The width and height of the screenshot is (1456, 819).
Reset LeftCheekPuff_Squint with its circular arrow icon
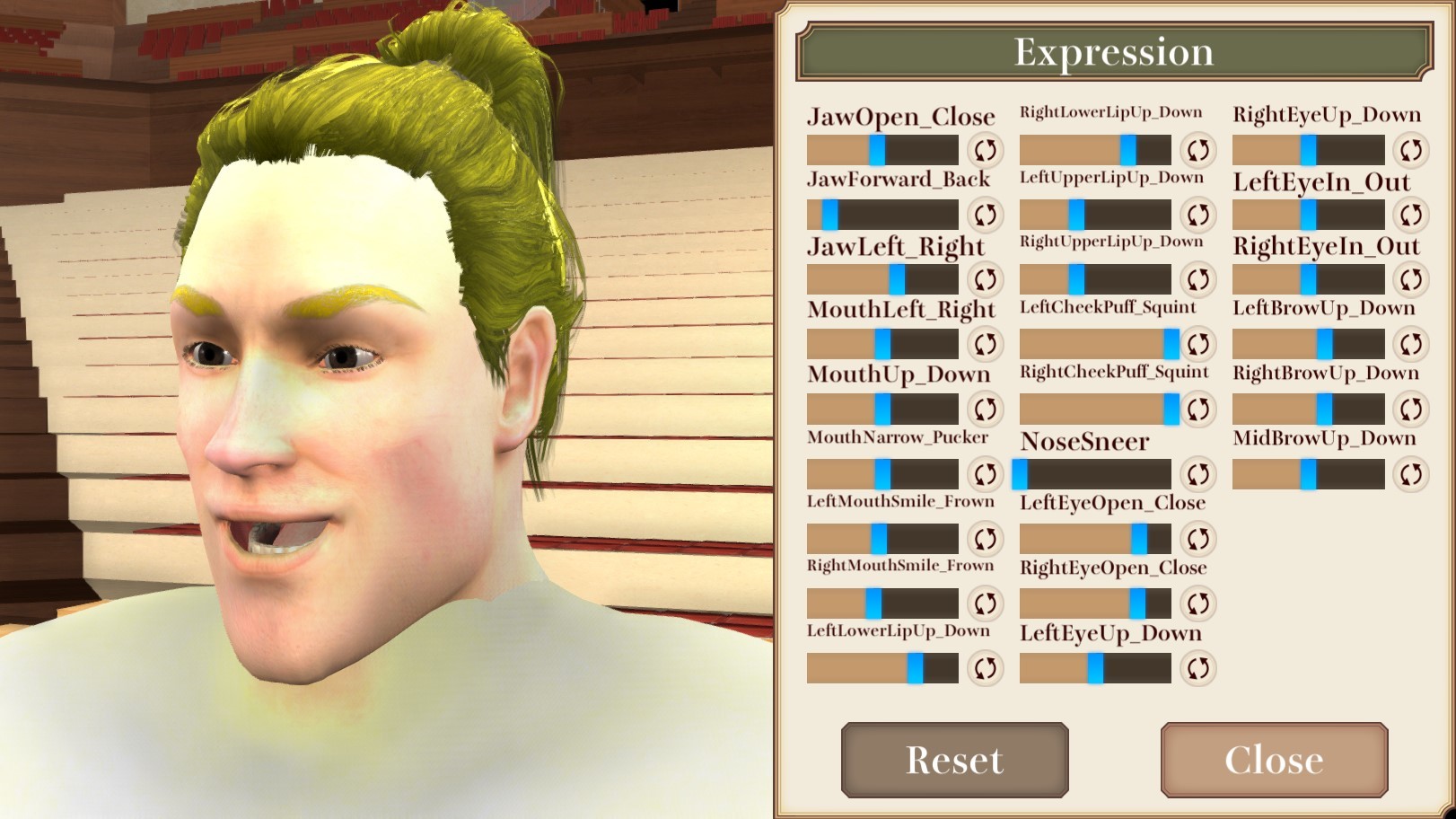[x=1196, y=344]
